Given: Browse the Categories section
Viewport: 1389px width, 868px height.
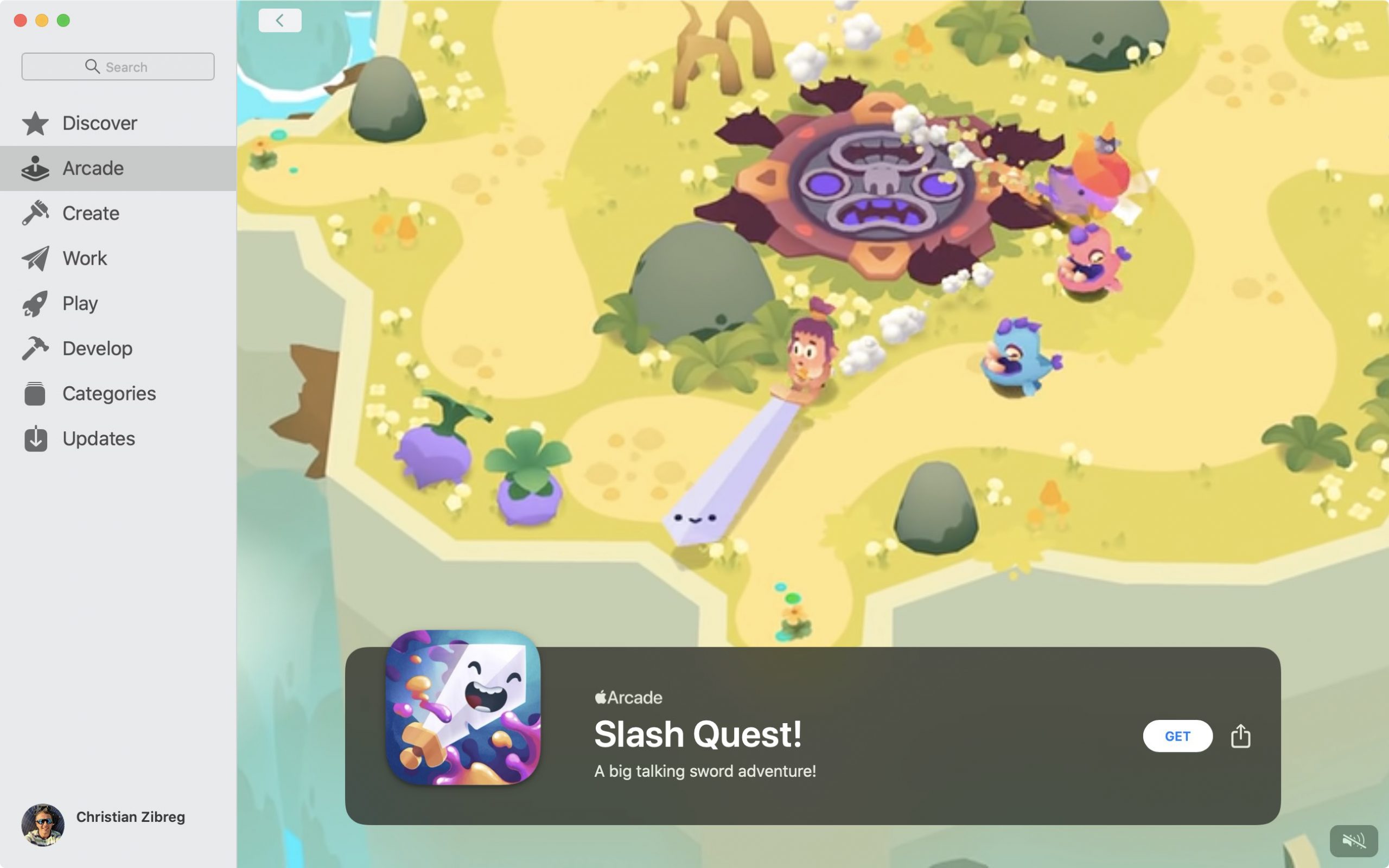Looking at the screenshot, I should pyautogui.click(x=109, y=394).
